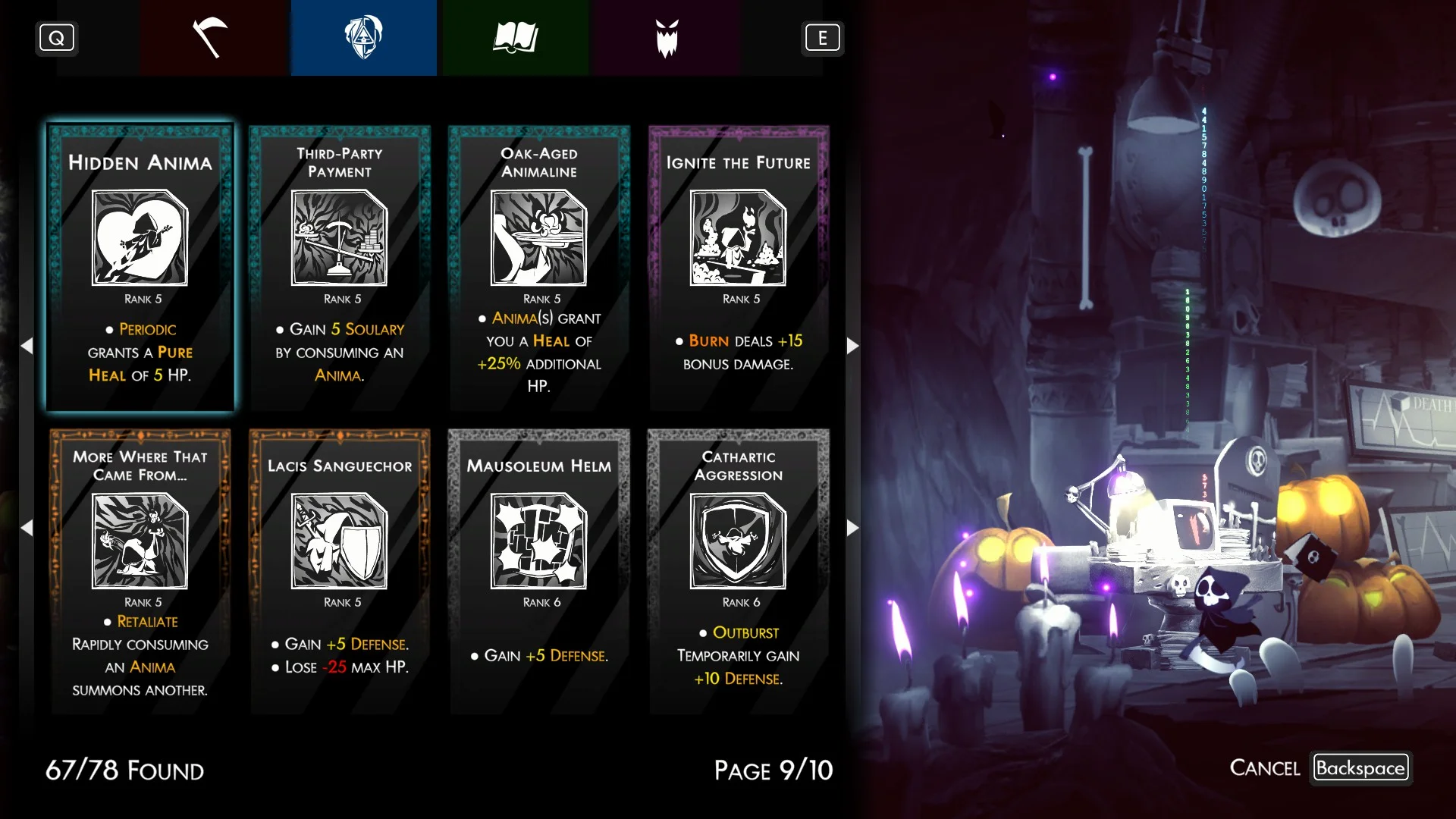Viewport: 1456px width, 819px height.
Task: Select the Hidden Anima card
Action: (x=140, y=268)
